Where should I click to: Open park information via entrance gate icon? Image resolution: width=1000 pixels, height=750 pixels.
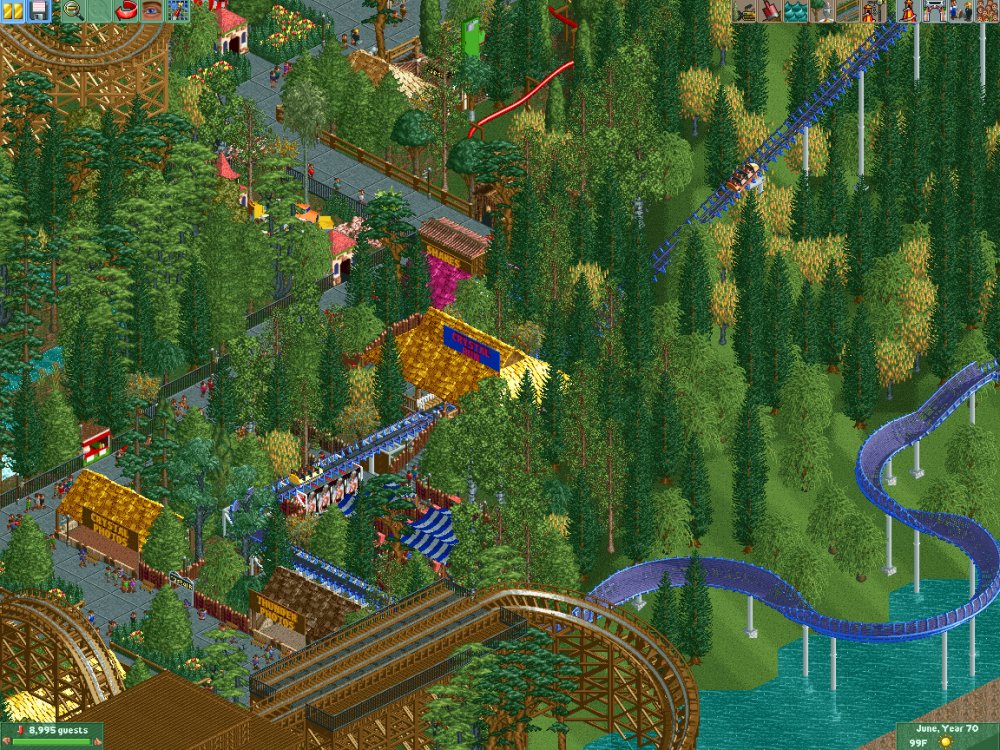(934, 11)
